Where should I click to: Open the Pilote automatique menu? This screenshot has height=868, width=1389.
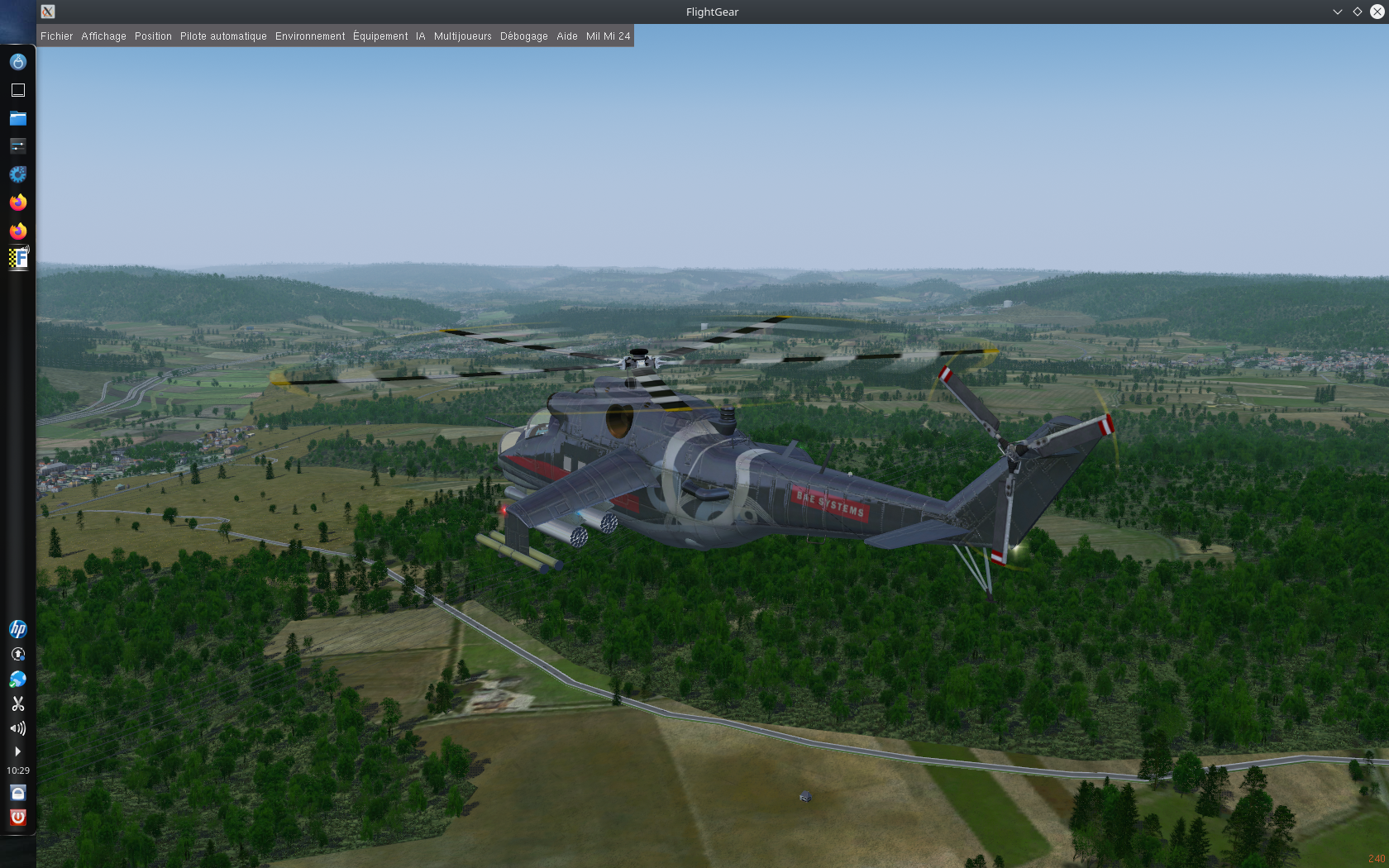(x=223, y=36)
